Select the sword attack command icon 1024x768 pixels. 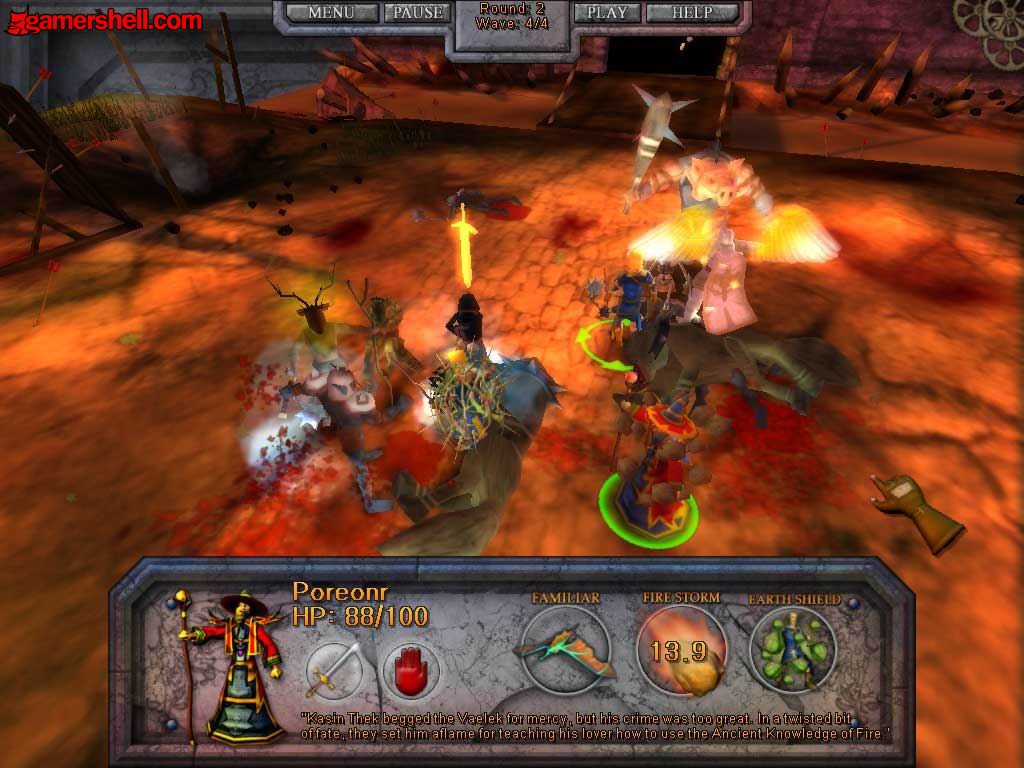[x=334, y=669]
